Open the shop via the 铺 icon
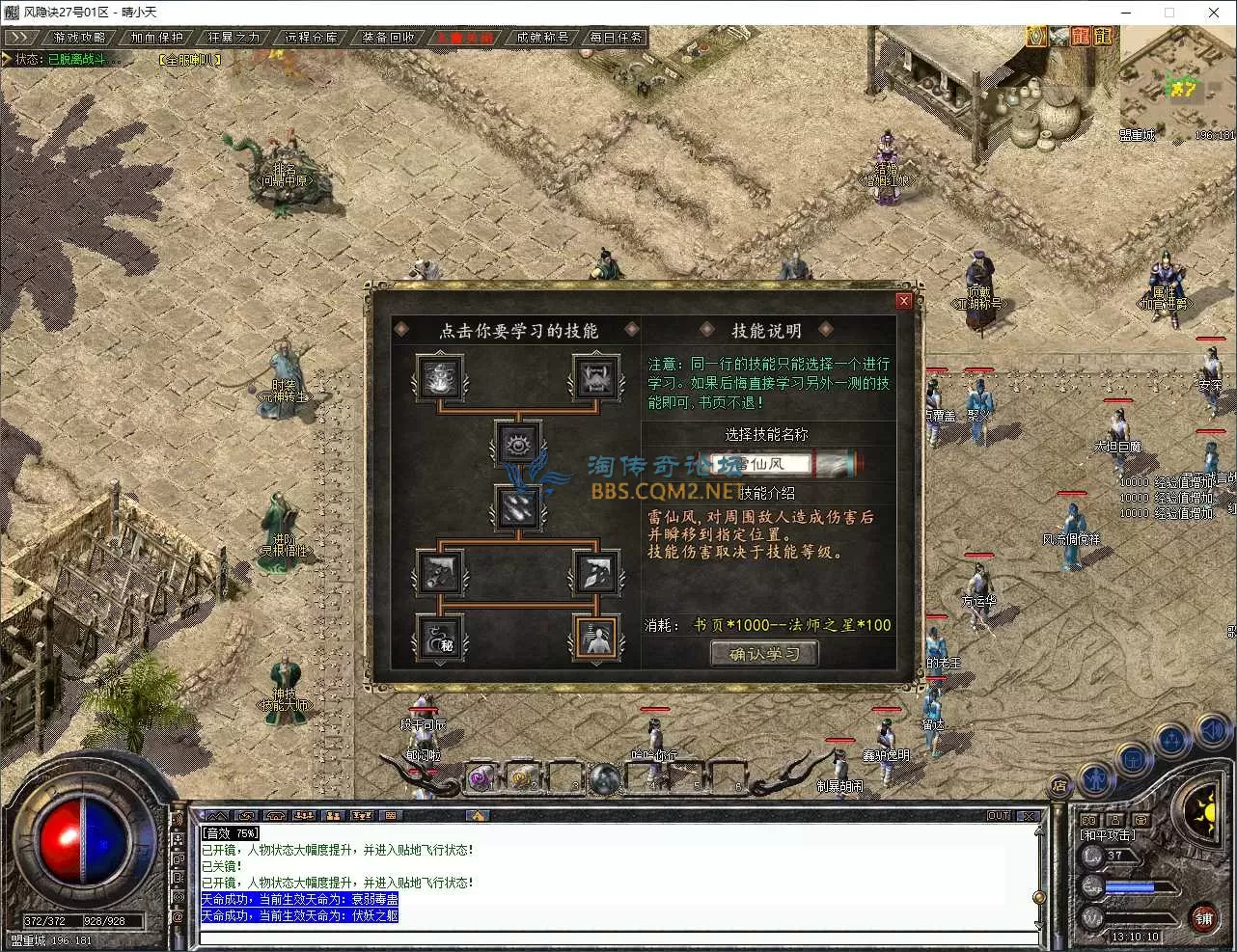The height and width of the screenshot is (952, 1237). pyautogui.click(x=1205, y=919)
